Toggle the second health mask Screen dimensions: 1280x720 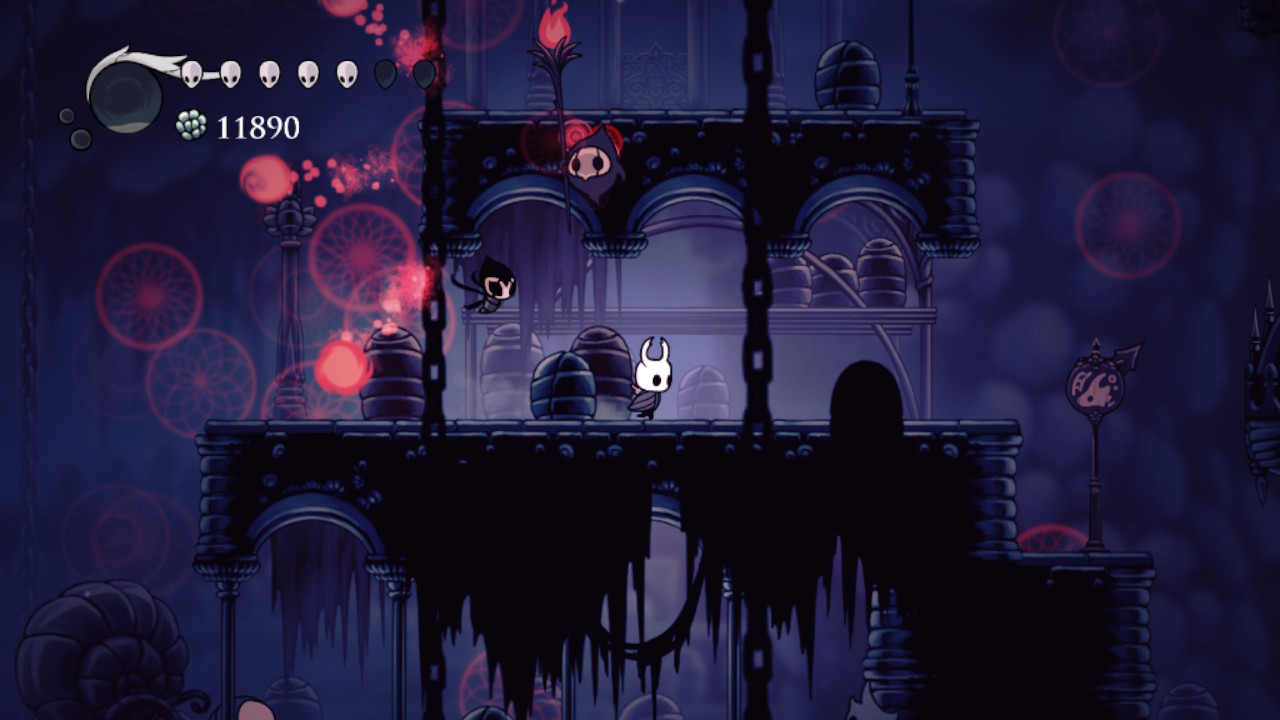(229, 75)
